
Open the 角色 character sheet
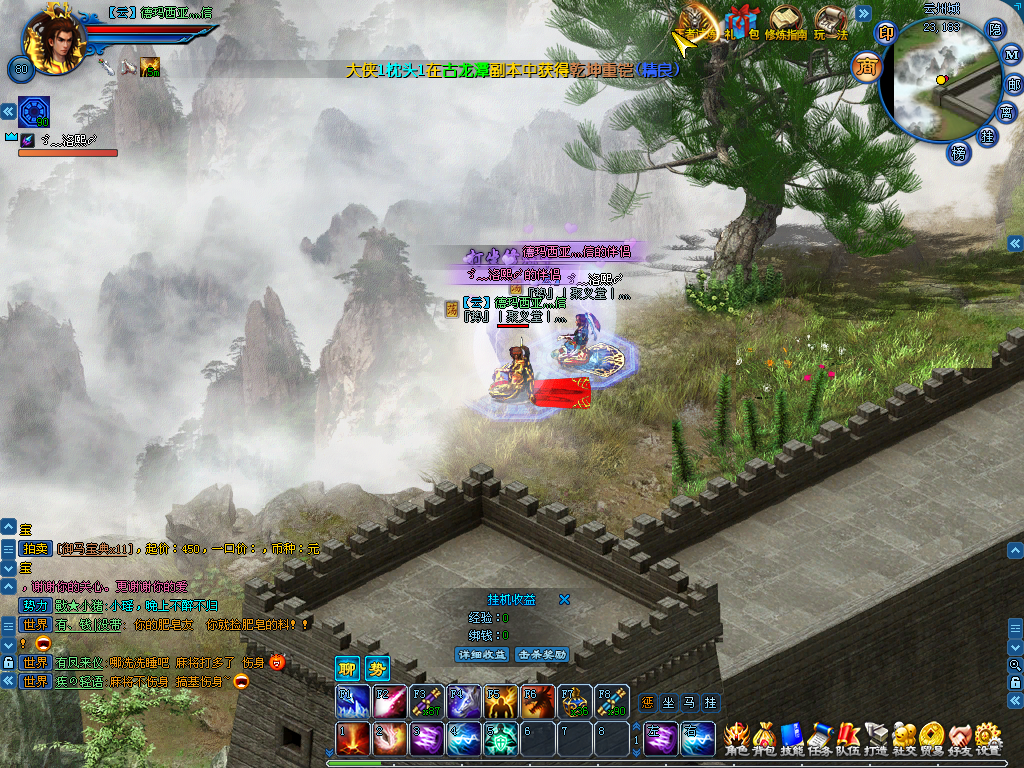(x=736, y=738)
